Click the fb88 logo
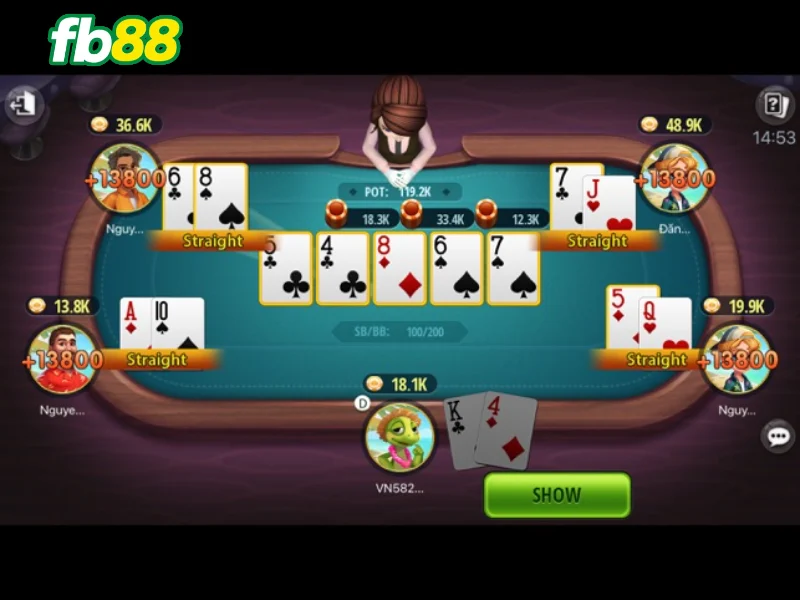The height and width of the screenshot is (600, 800). [115, 41]
